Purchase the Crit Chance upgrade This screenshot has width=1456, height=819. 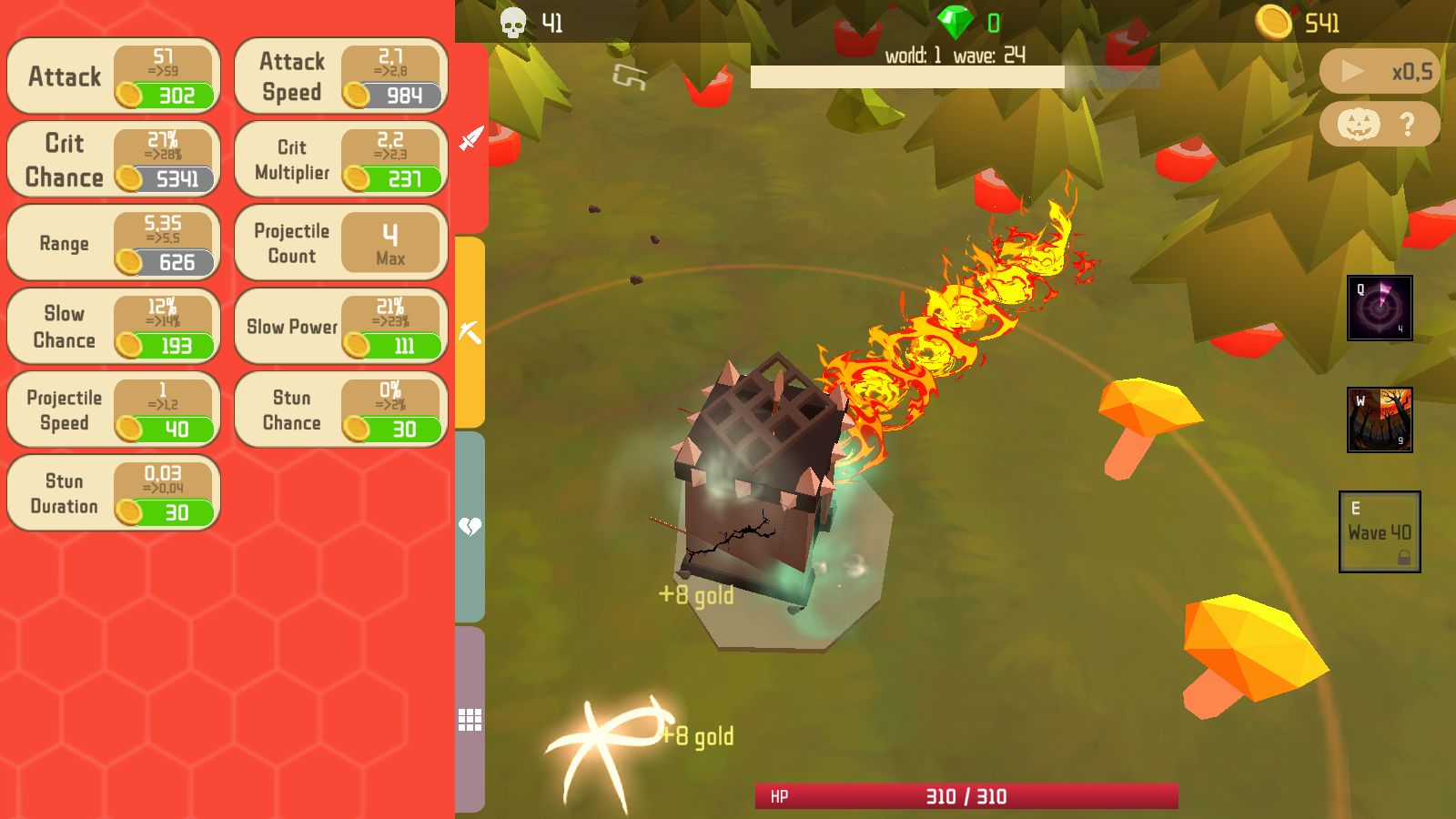pyautogui.click(x=113, y=160)
